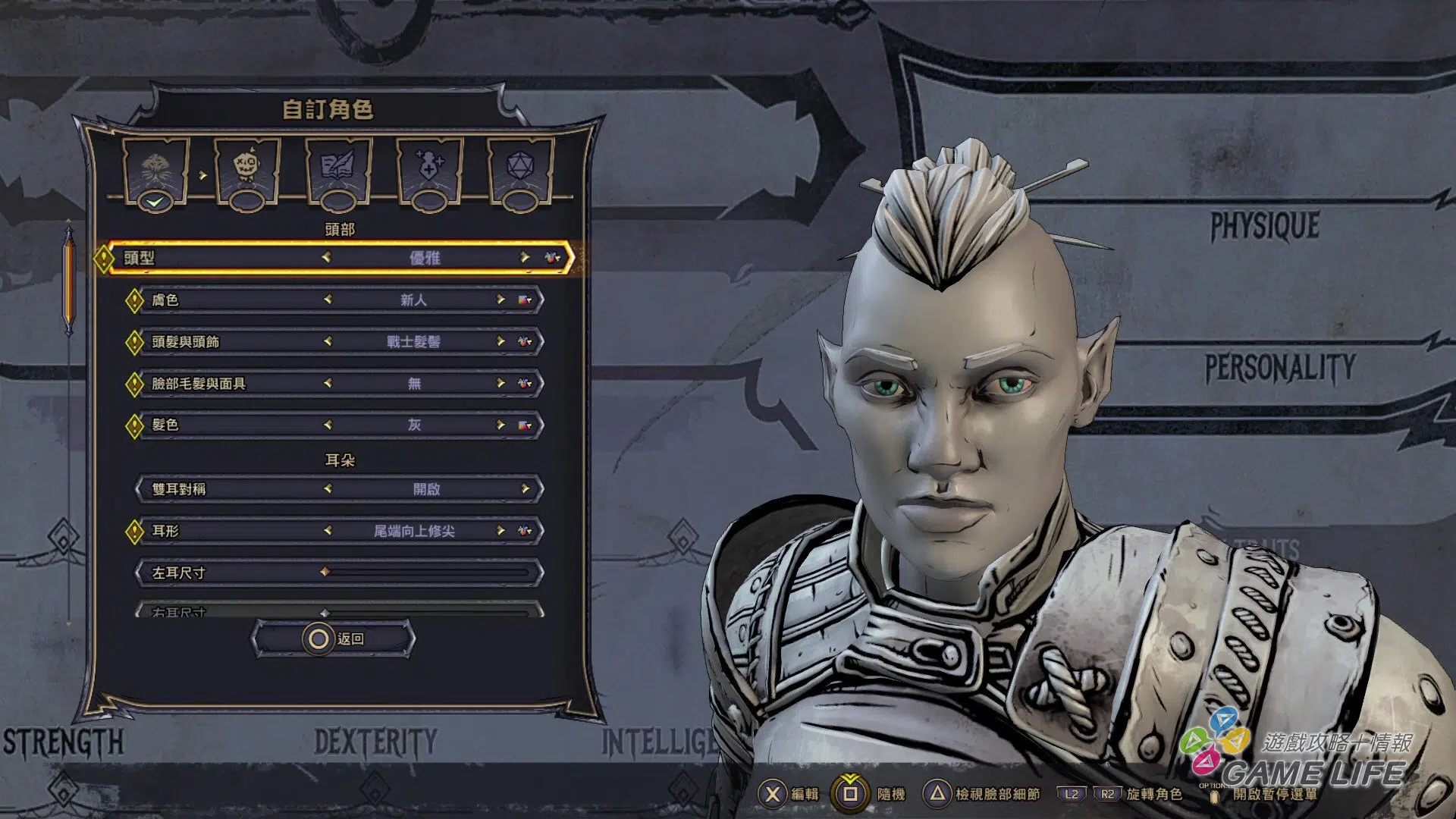Randomize the 頭型 head shape
1456x819 pixels.
point(553,258)
